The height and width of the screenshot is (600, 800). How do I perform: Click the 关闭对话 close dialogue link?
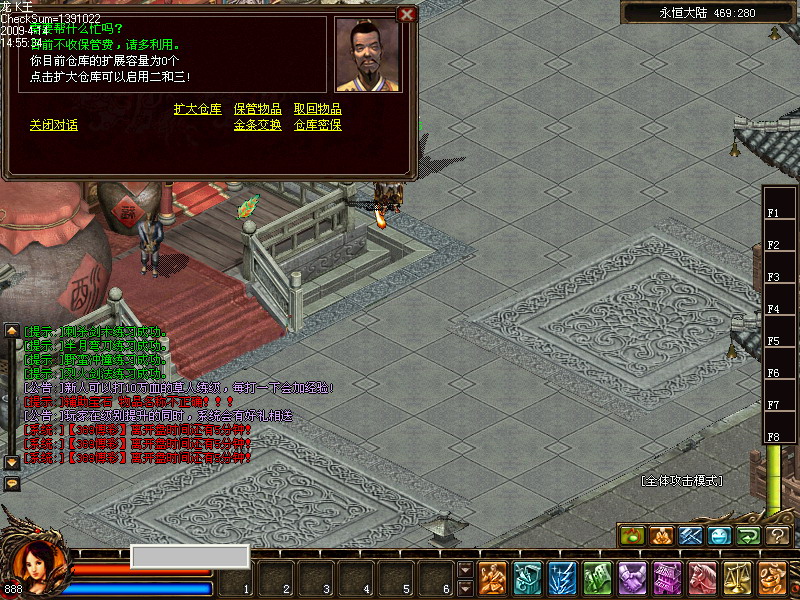pos(53,125)
